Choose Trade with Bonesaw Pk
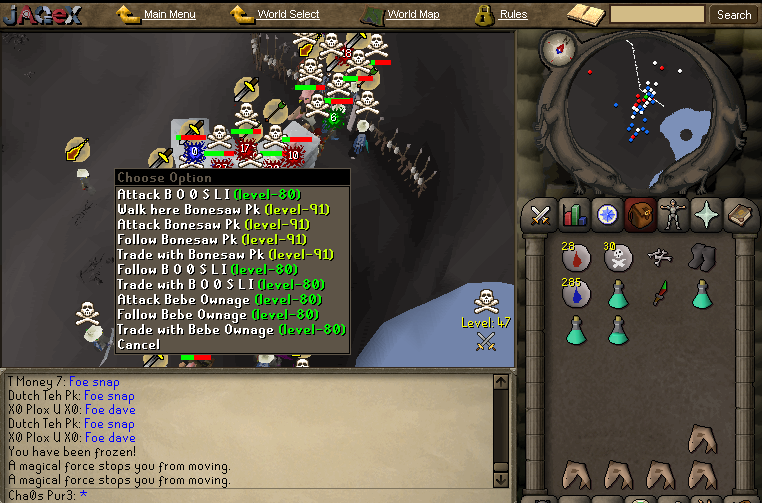This screenshot has height=503, width=762. coord(225,254)
